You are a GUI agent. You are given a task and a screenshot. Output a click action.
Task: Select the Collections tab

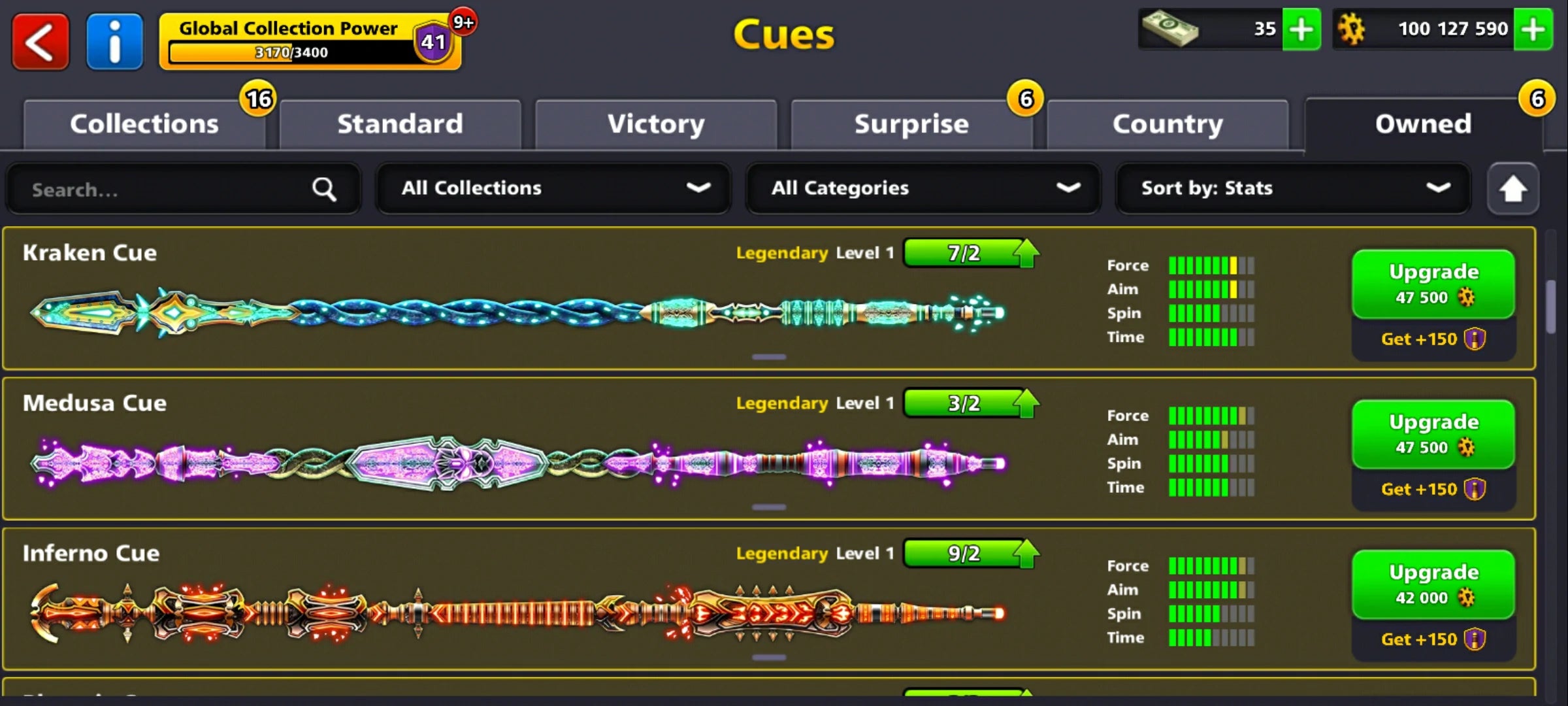144,123
